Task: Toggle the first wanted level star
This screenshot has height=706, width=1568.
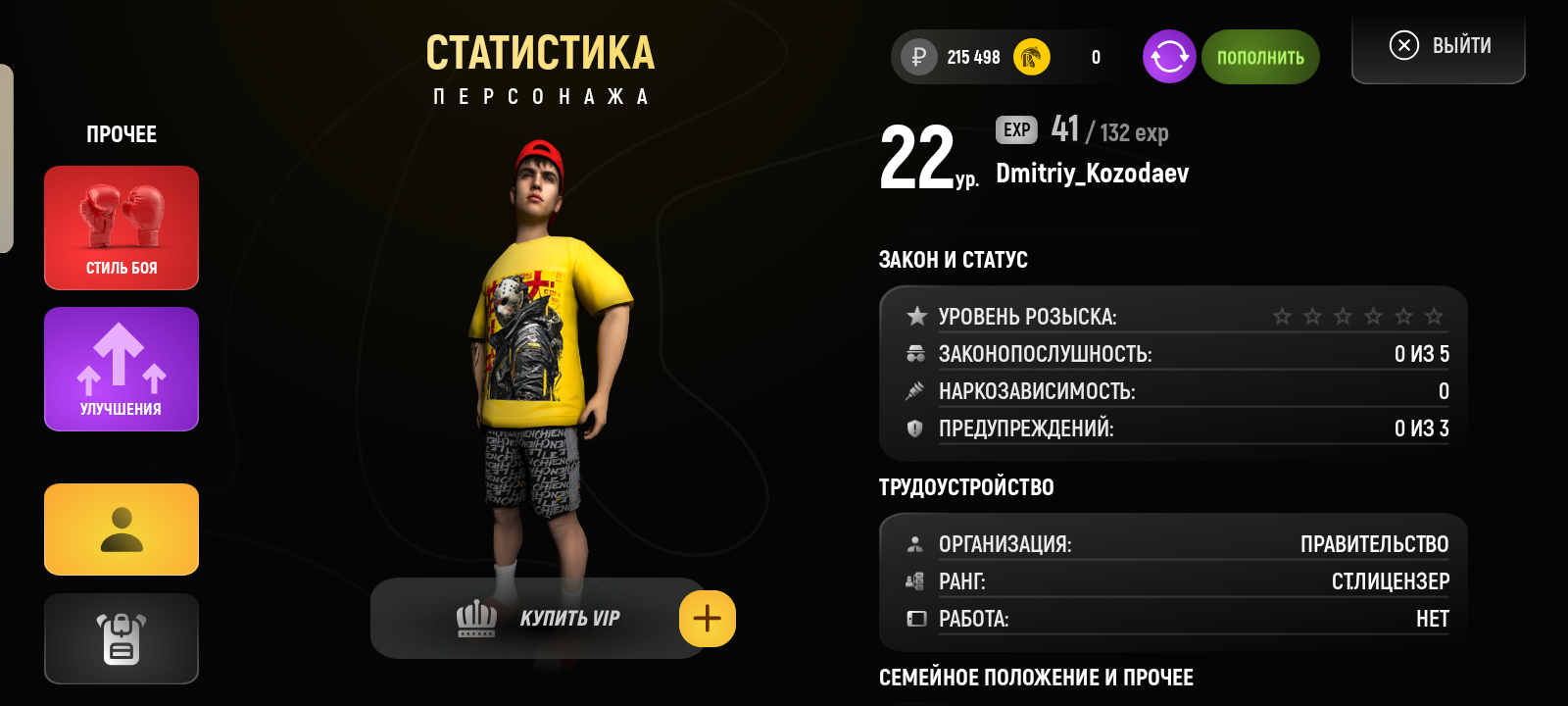Action: pos(1282,316)
